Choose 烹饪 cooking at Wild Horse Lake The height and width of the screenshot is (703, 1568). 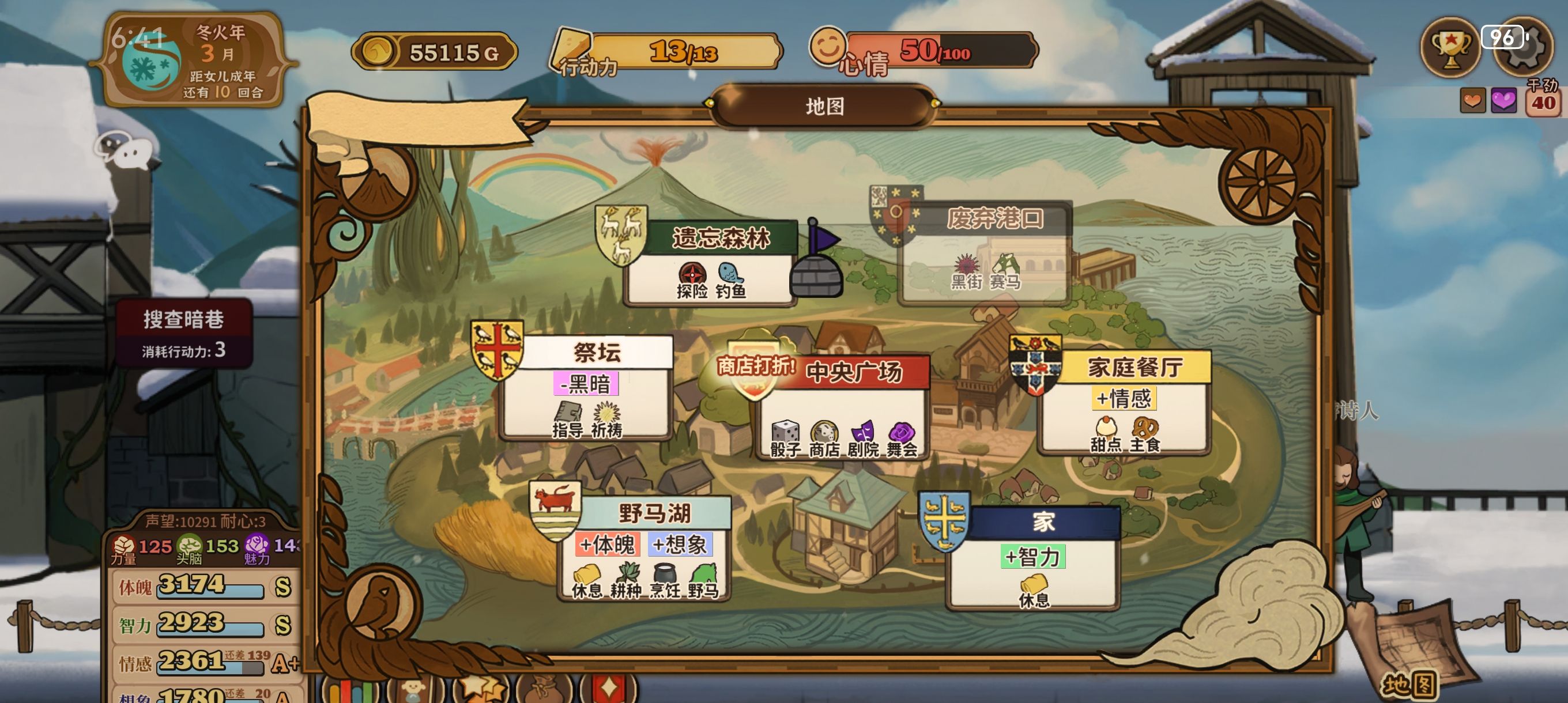(665, 581)
